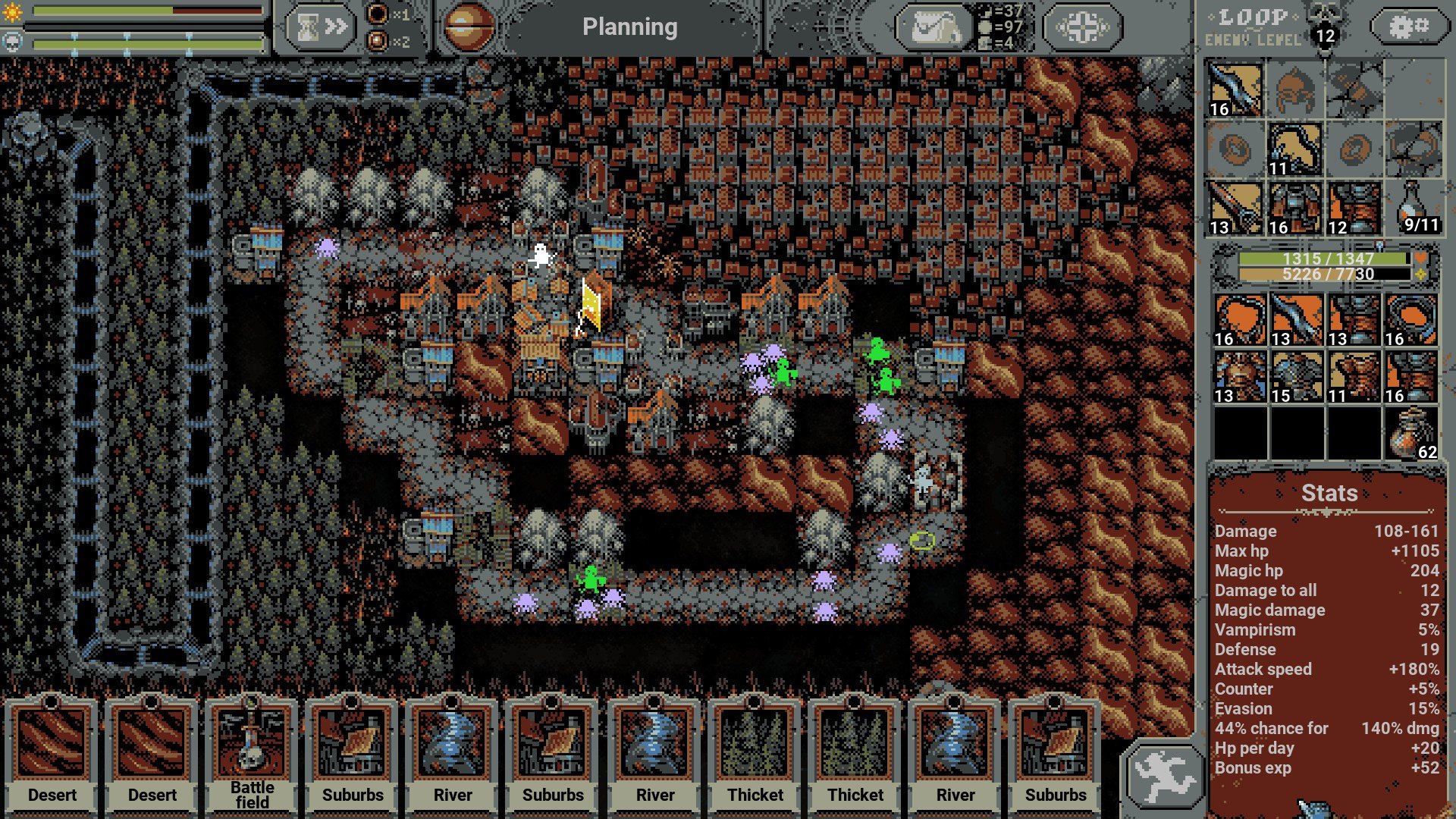Click the sword inventory item showing 13
The width and height of the screenshot is (1456, 819).
coord(1295,318)
